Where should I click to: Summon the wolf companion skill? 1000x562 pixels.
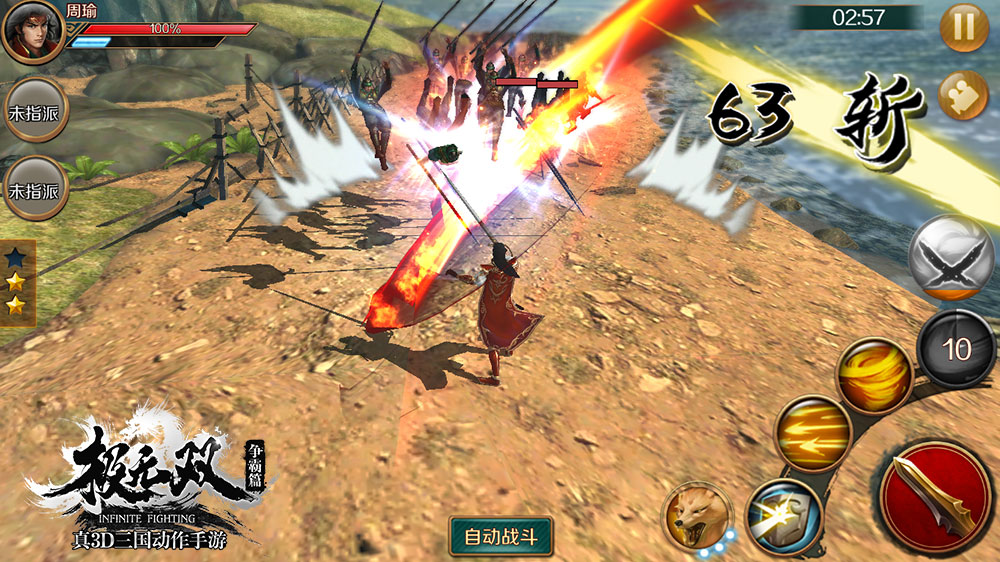(697, 516)
